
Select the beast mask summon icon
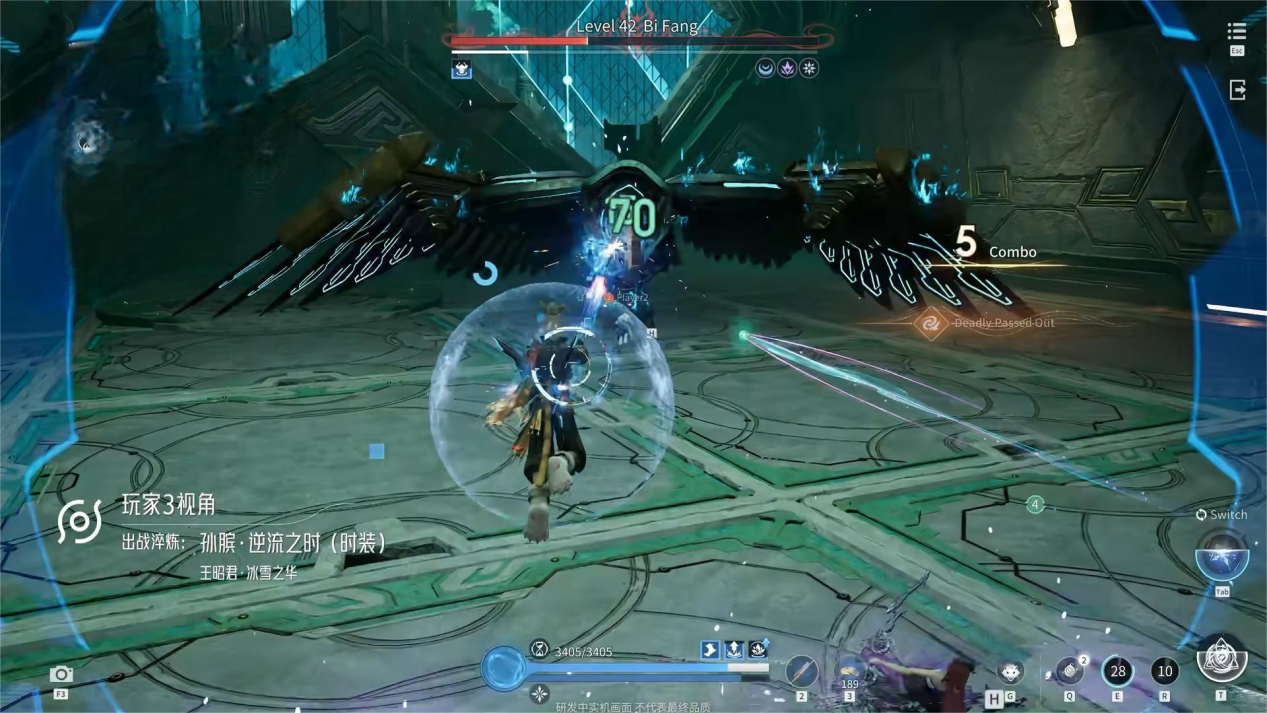(x=1010, y=672)
